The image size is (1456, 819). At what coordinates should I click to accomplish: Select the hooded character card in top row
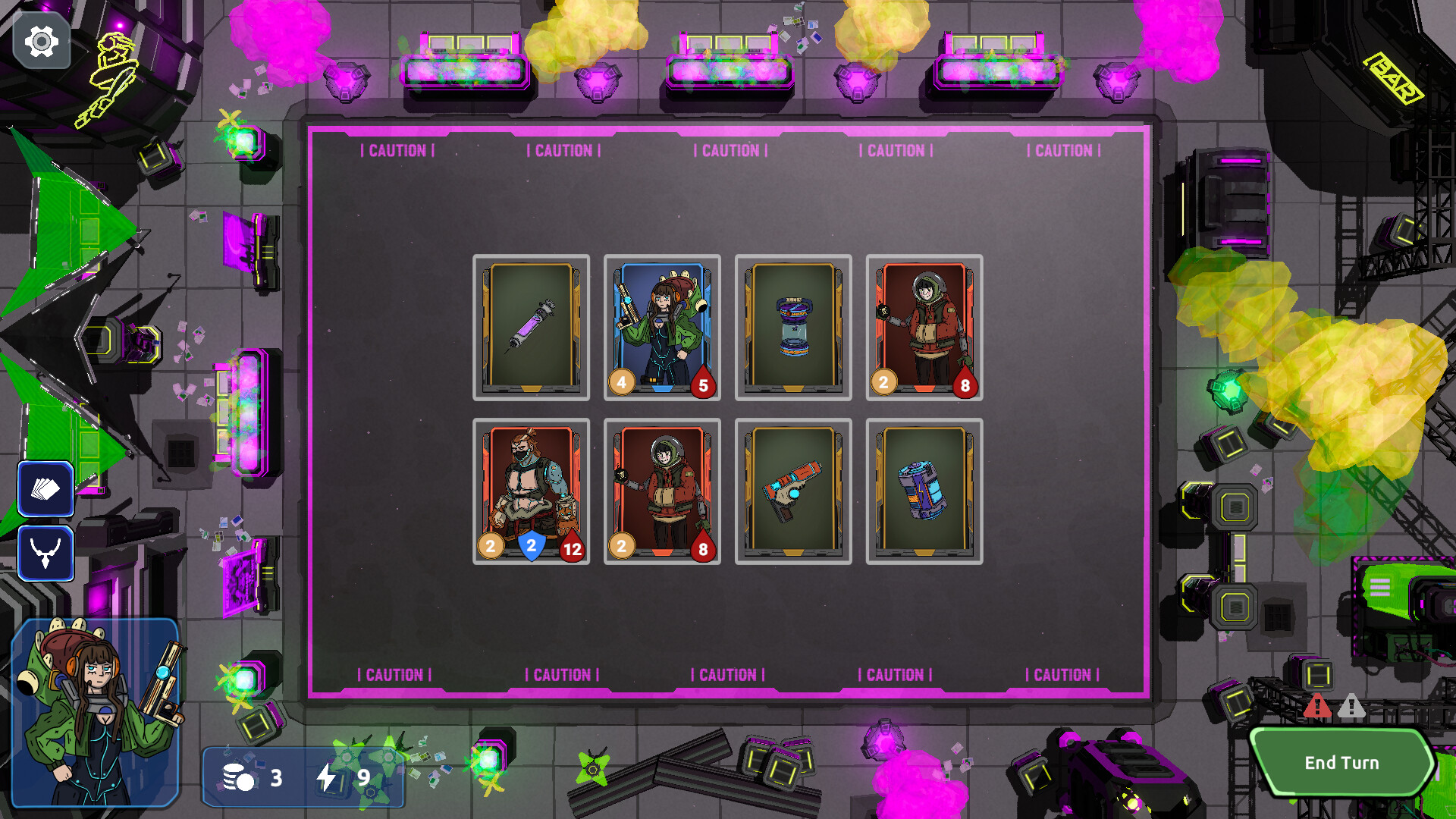923,328
